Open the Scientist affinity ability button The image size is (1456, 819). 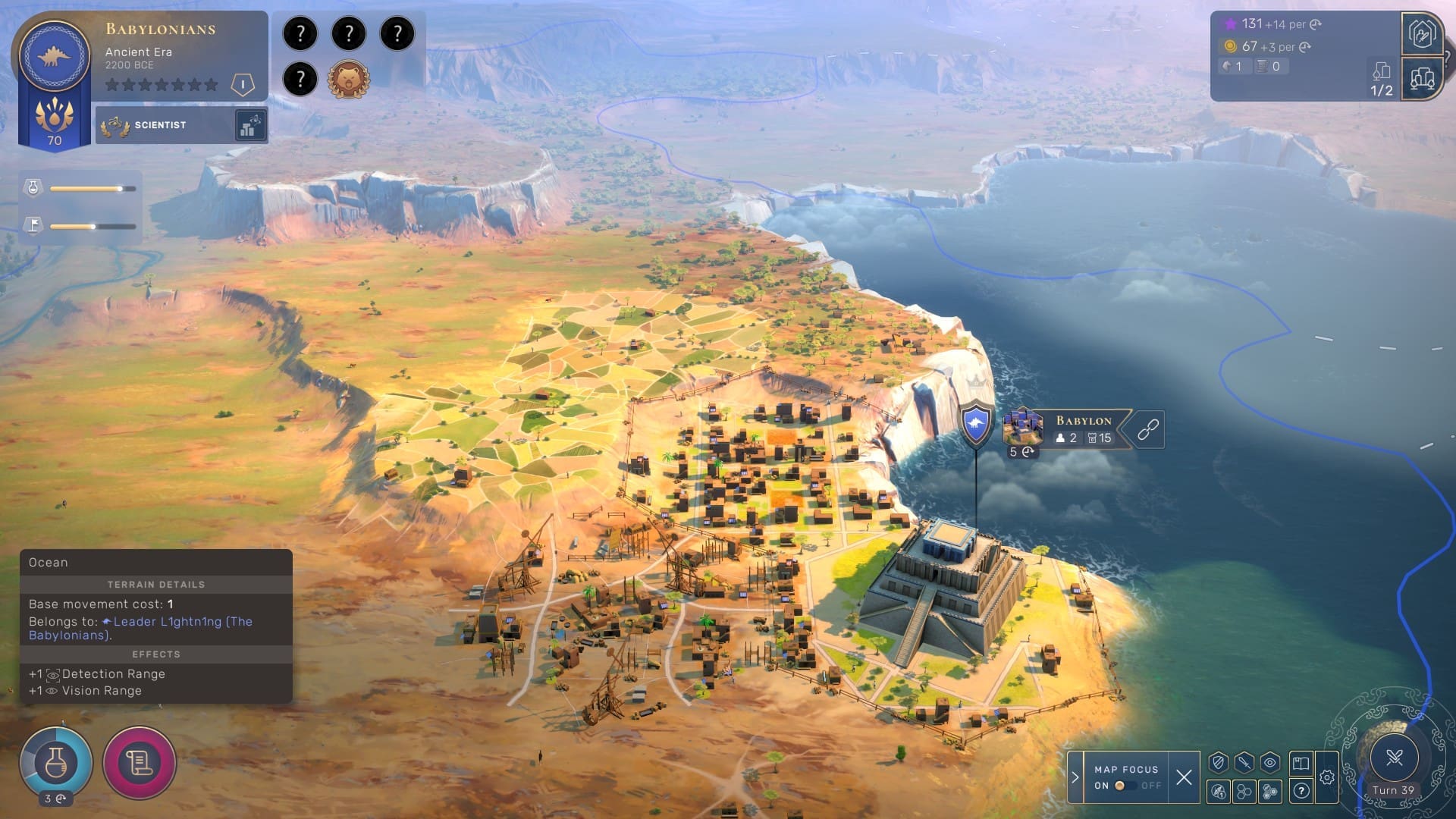click(249, 125)
